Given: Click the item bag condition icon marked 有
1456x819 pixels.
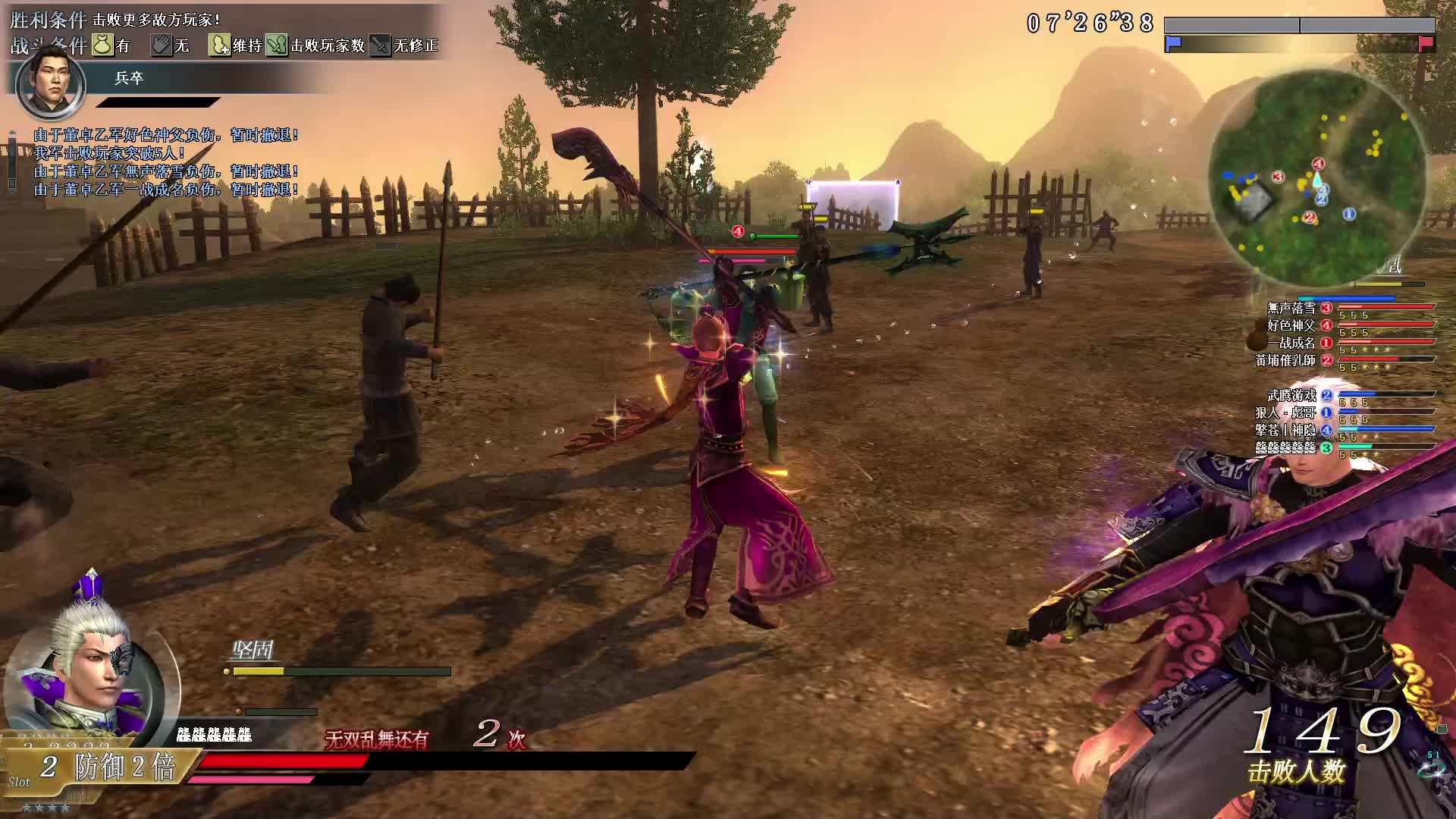Looking at the screenshot, I should pos(102,45).
